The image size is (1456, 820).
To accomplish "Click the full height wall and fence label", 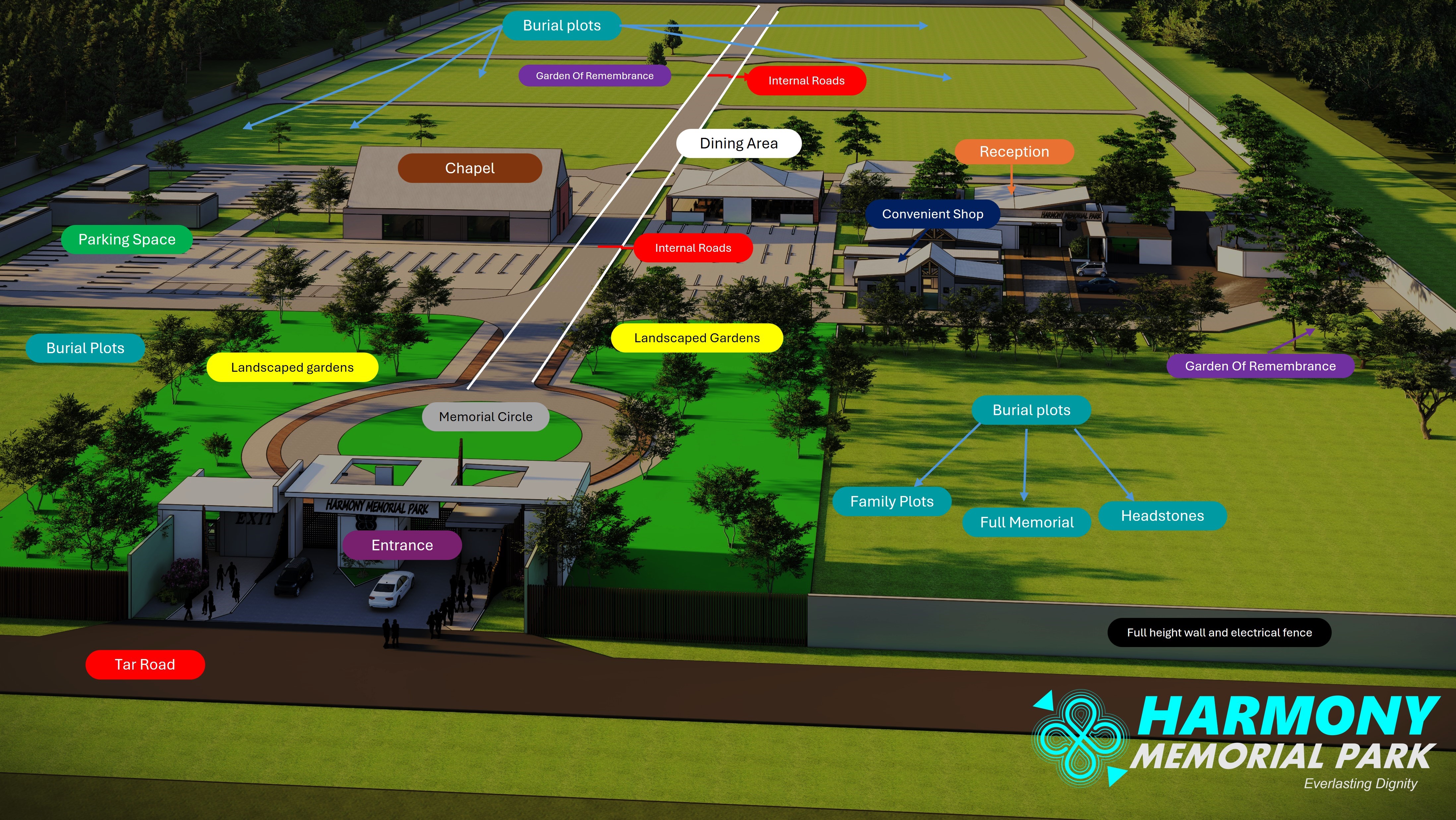I will pos(1219,632).
